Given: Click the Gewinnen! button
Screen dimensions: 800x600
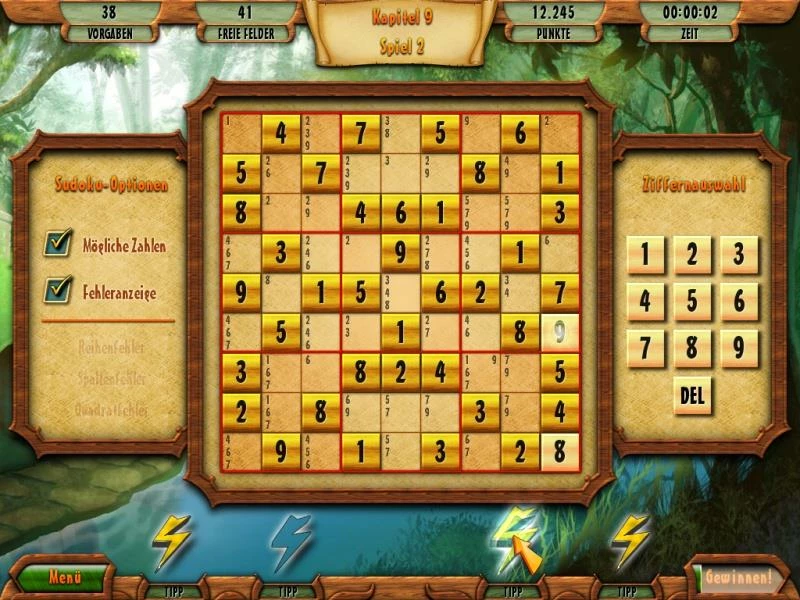Looking at the screenshot, I should (739, 578).
